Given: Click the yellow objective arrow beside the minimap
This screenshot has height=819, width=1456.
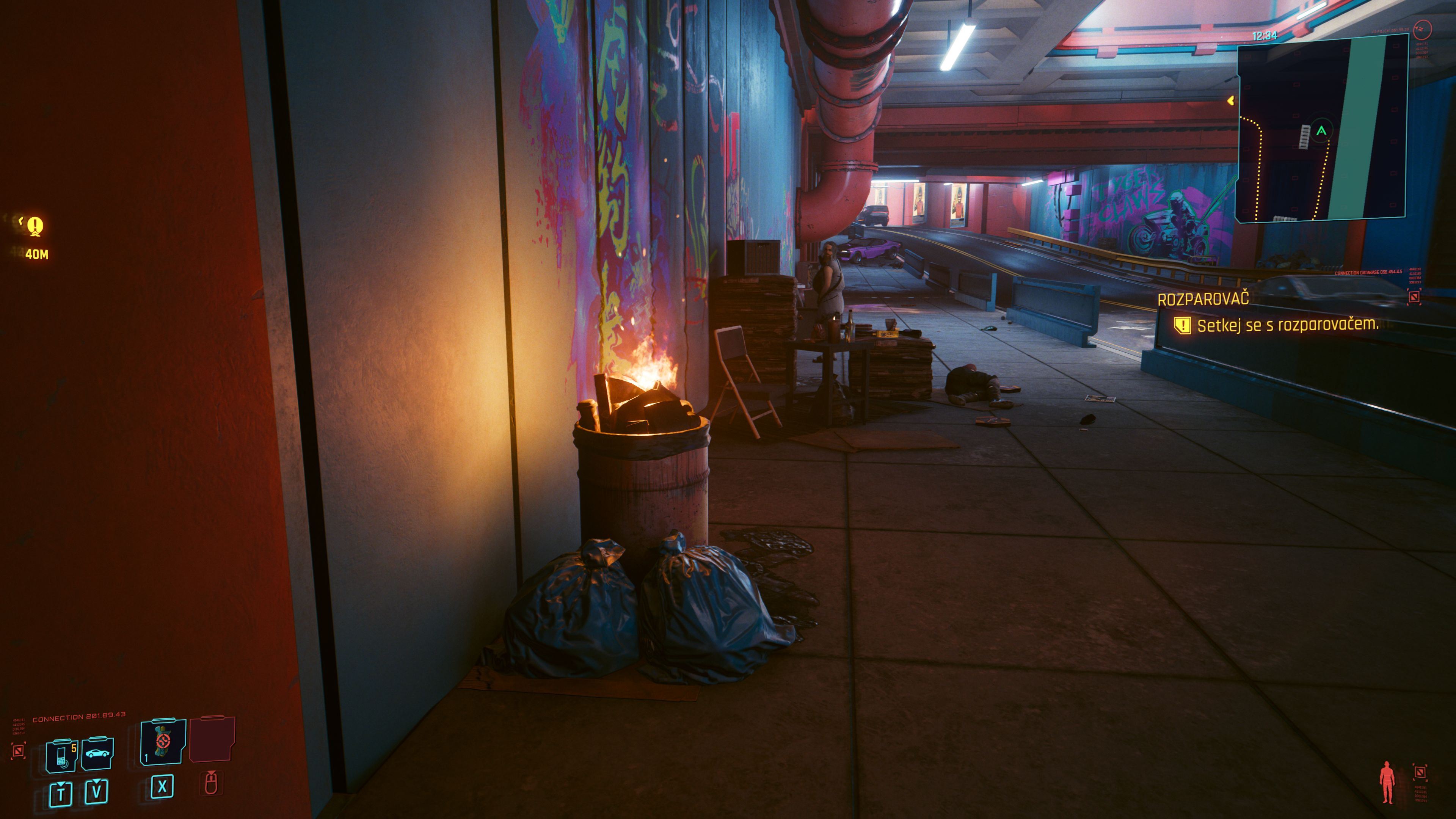Looking at the screenshot, I should coord(1230,100).
